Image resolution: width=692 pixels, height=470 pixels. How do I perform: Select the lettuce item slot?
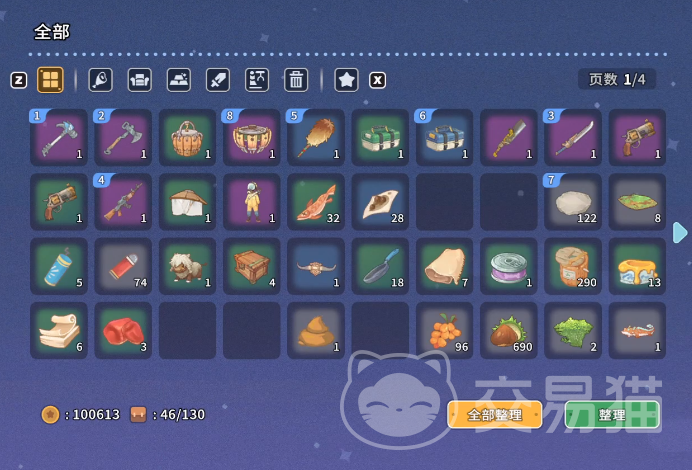pos(573,331)
